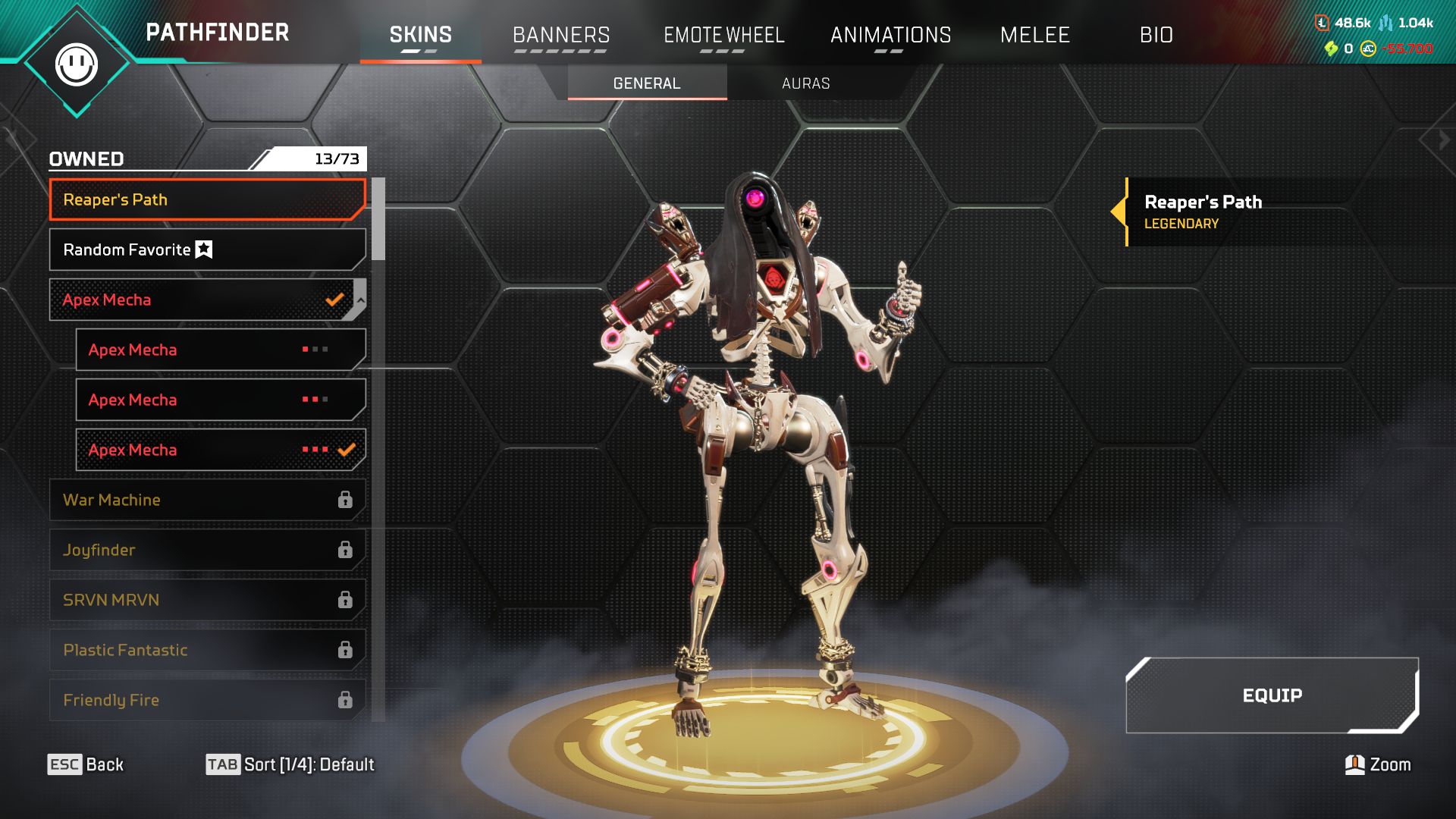Switch to the Auras sub-tab
This screenshot has height=819, width=1456.
coord(805,83)
